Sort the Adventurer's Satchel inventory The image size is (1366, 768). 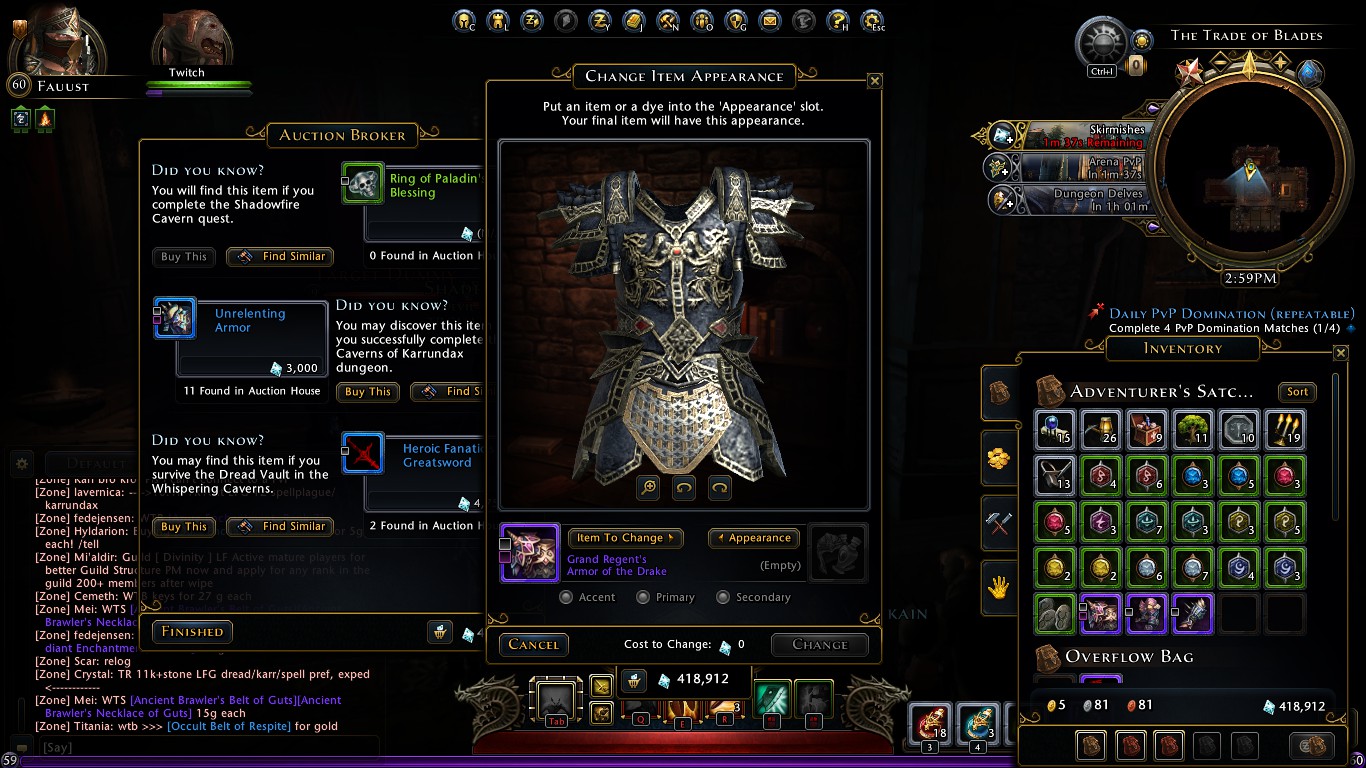1297,392
